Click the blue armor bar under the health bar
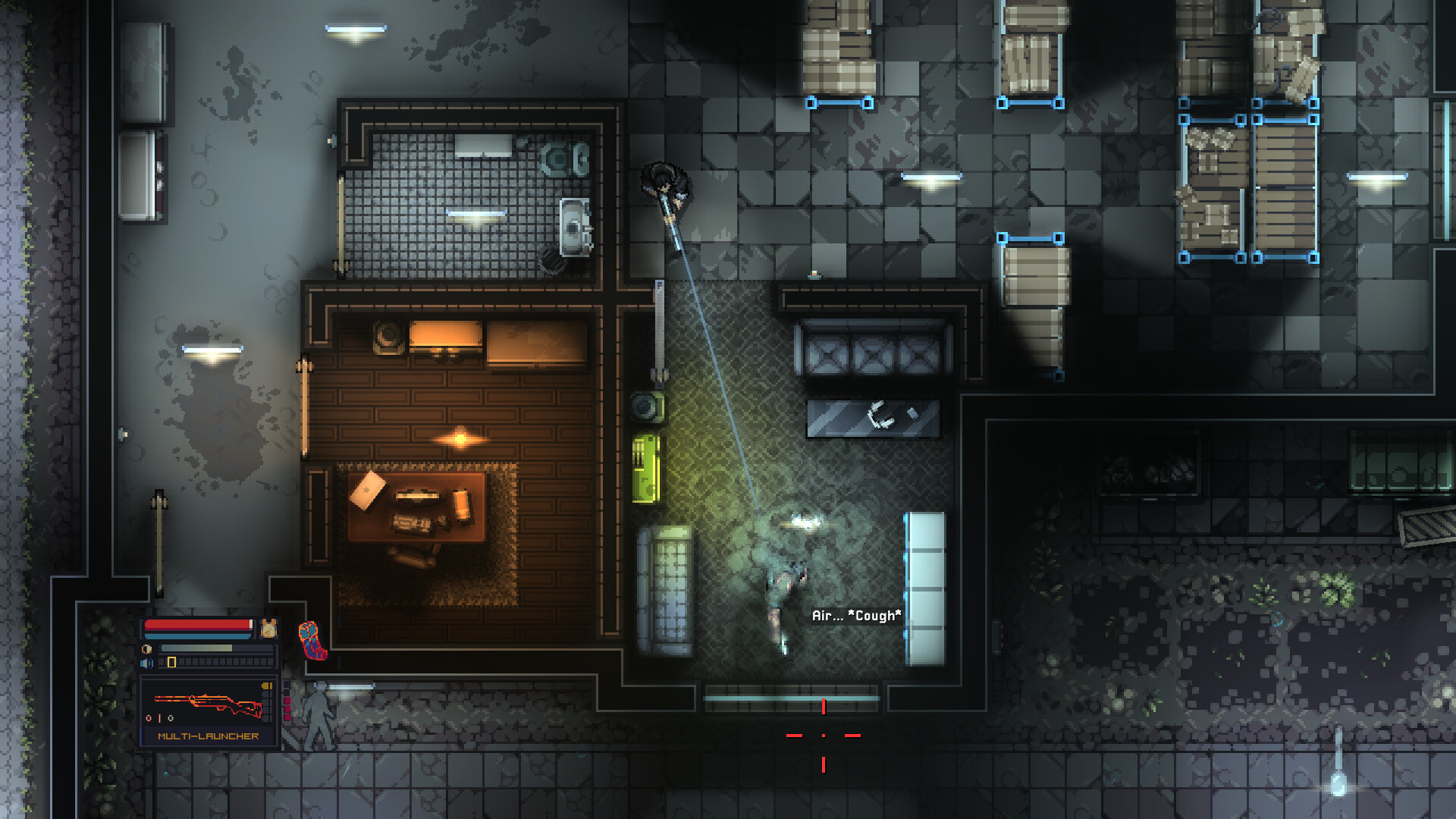 point(196,636)
